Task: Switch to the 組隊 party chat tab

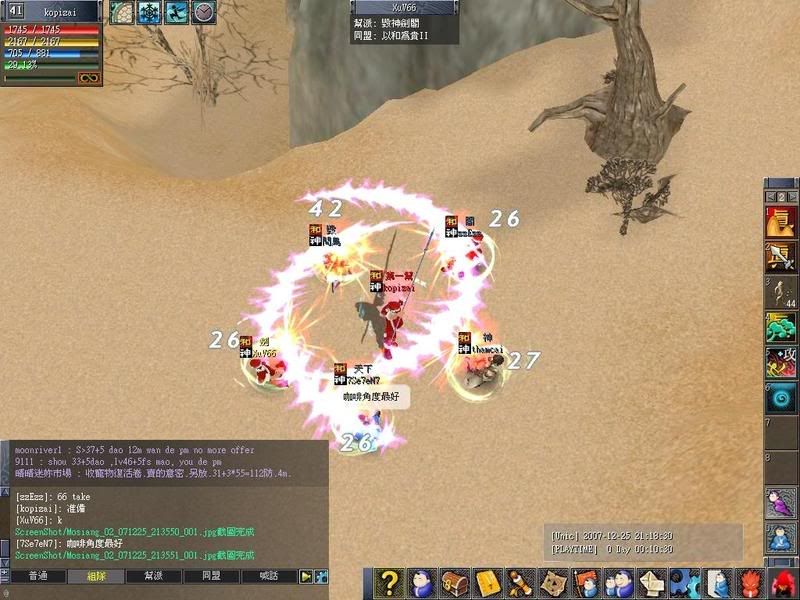Action: coord(97,577)
